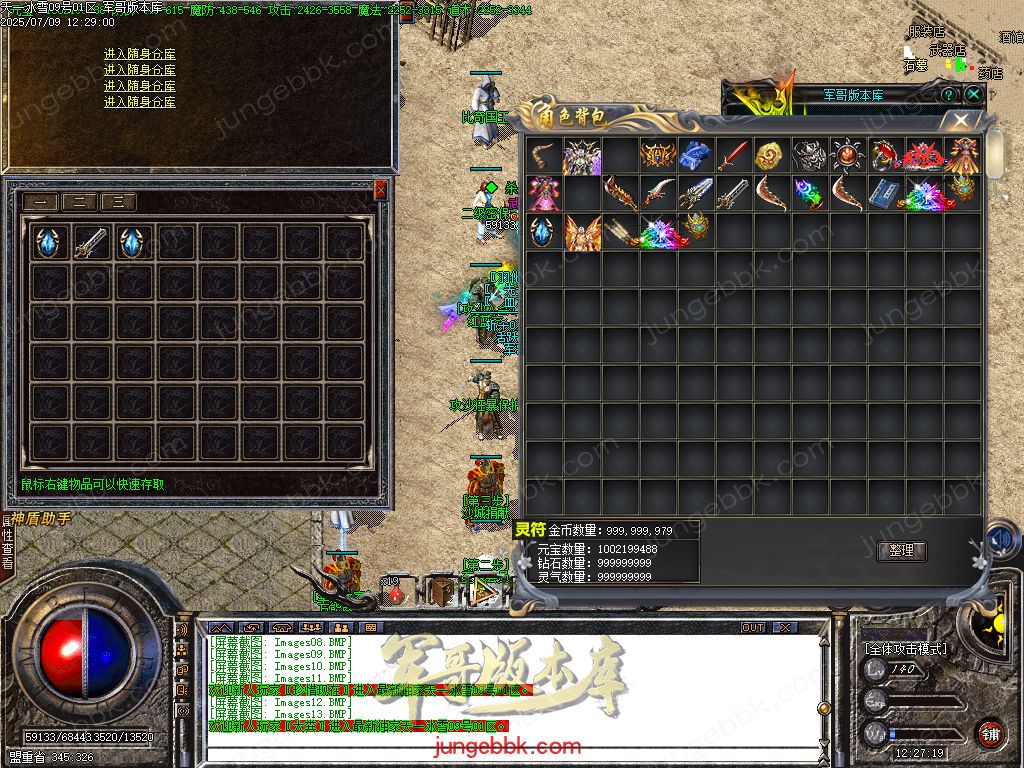Pick the red-bladed sword in the backpack
This screenshot has height=768, width=1024.
pos(733,155)
